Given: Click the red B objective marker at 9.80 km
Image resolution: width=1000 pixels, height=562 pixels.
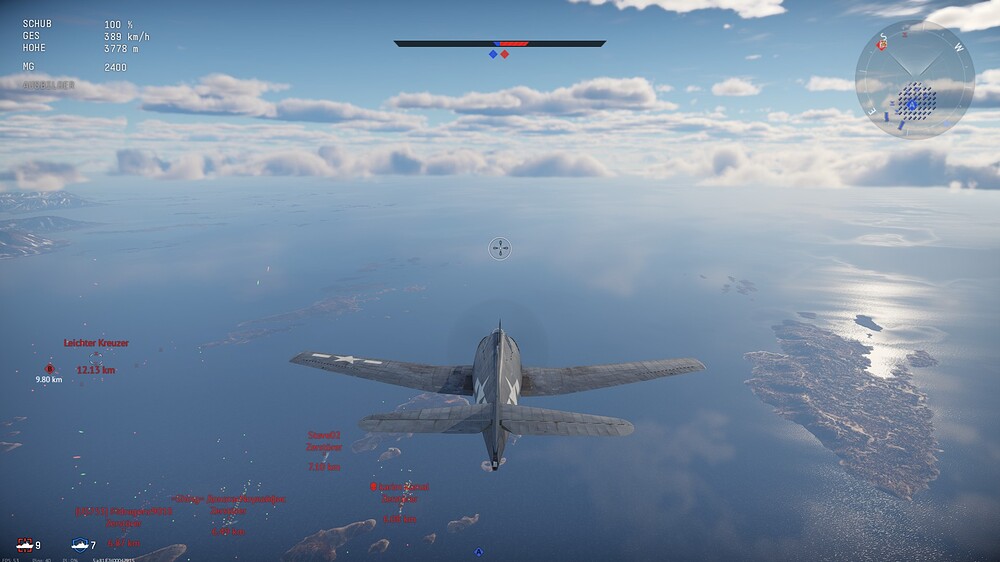Looking at the screenshot, I should [49, 369].
